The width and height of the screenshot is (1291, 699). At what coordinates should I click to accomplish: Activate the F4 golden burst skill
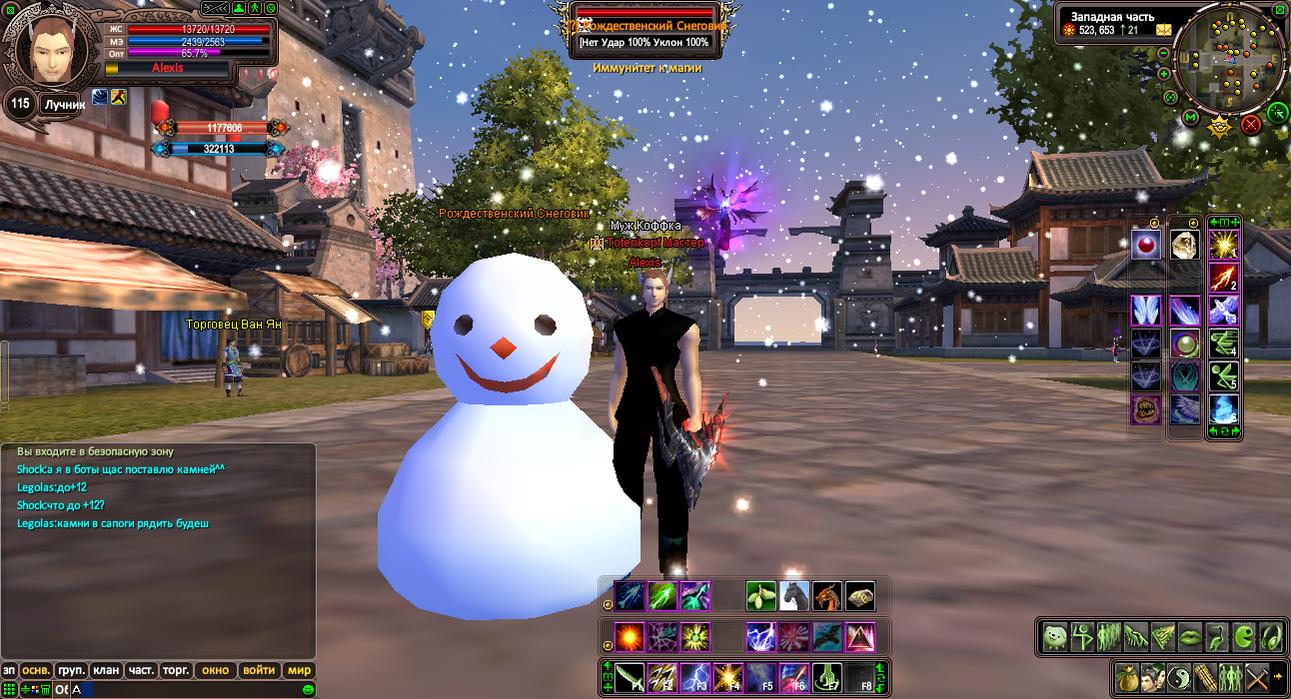(728, 677)
